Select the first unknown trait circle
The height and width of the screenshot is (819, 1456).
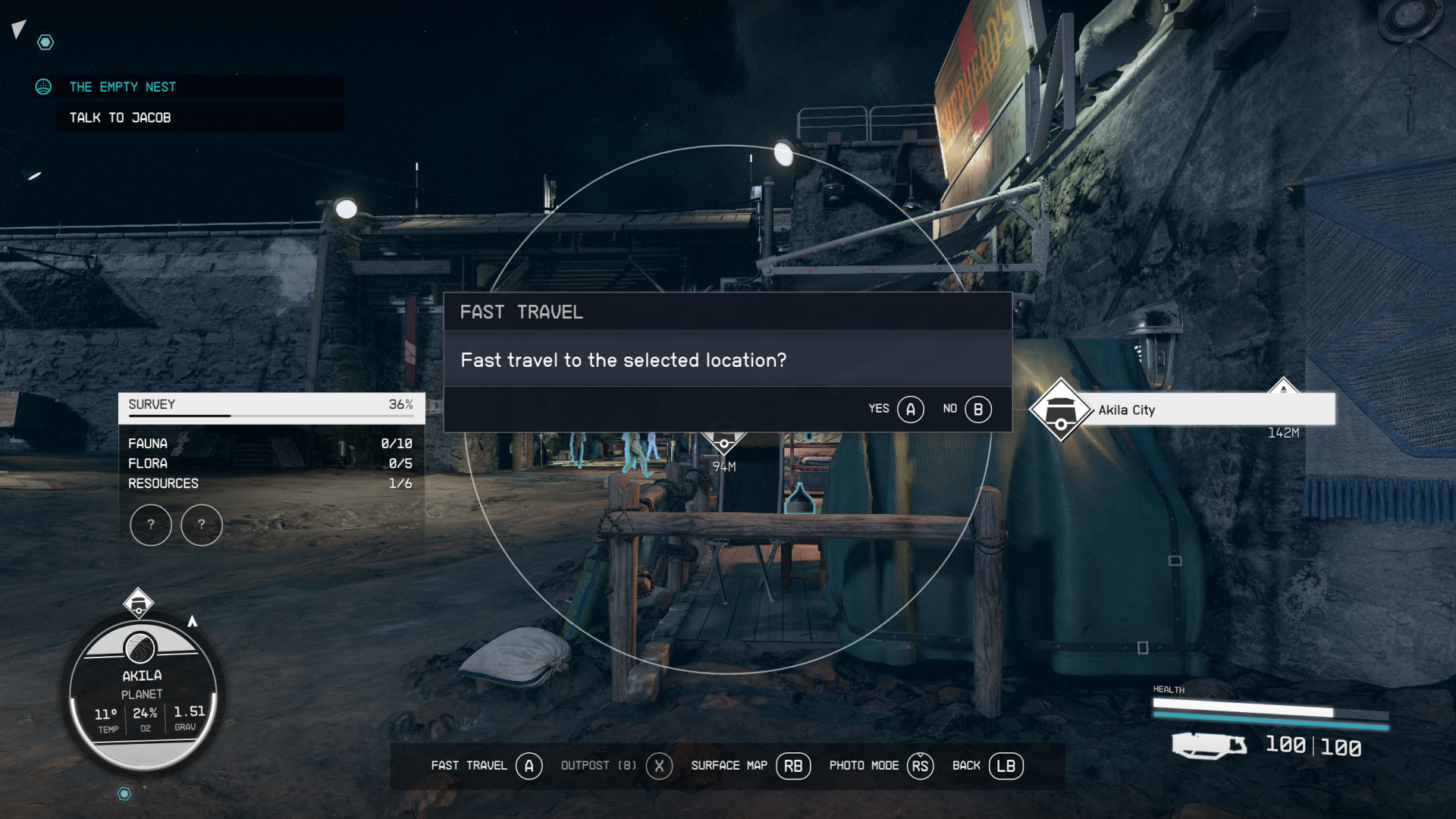151,524
